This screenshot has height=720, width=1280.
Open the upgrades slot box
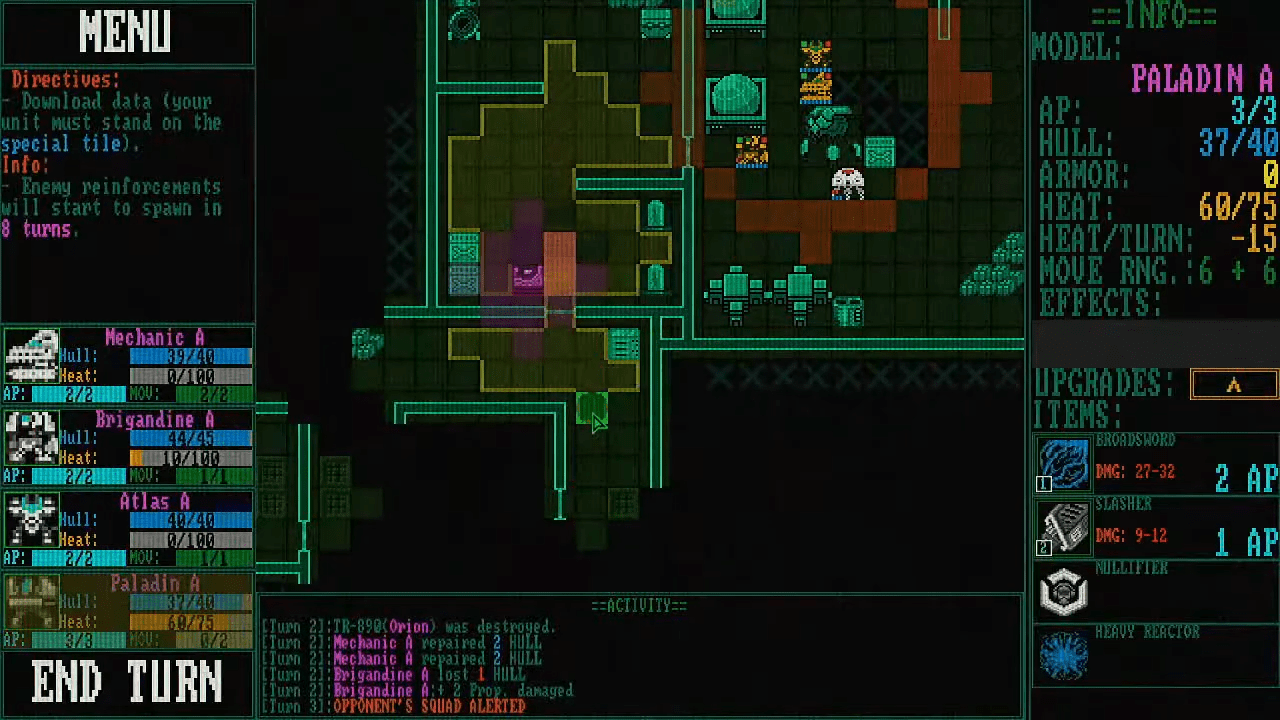click(1233, 385)
